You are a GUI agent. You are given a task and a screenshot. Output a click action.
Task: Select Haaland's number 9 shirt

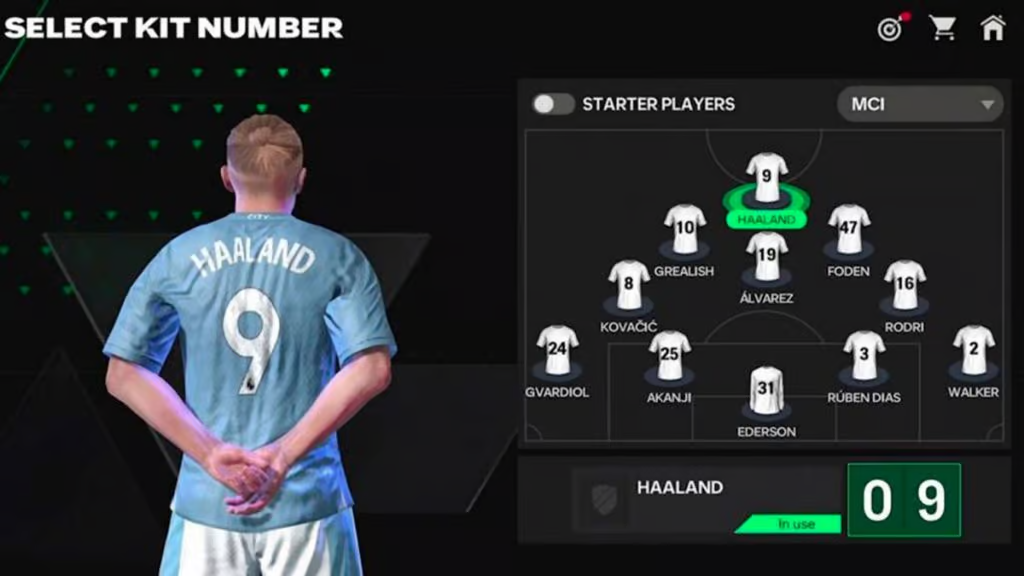click(766, 178)
